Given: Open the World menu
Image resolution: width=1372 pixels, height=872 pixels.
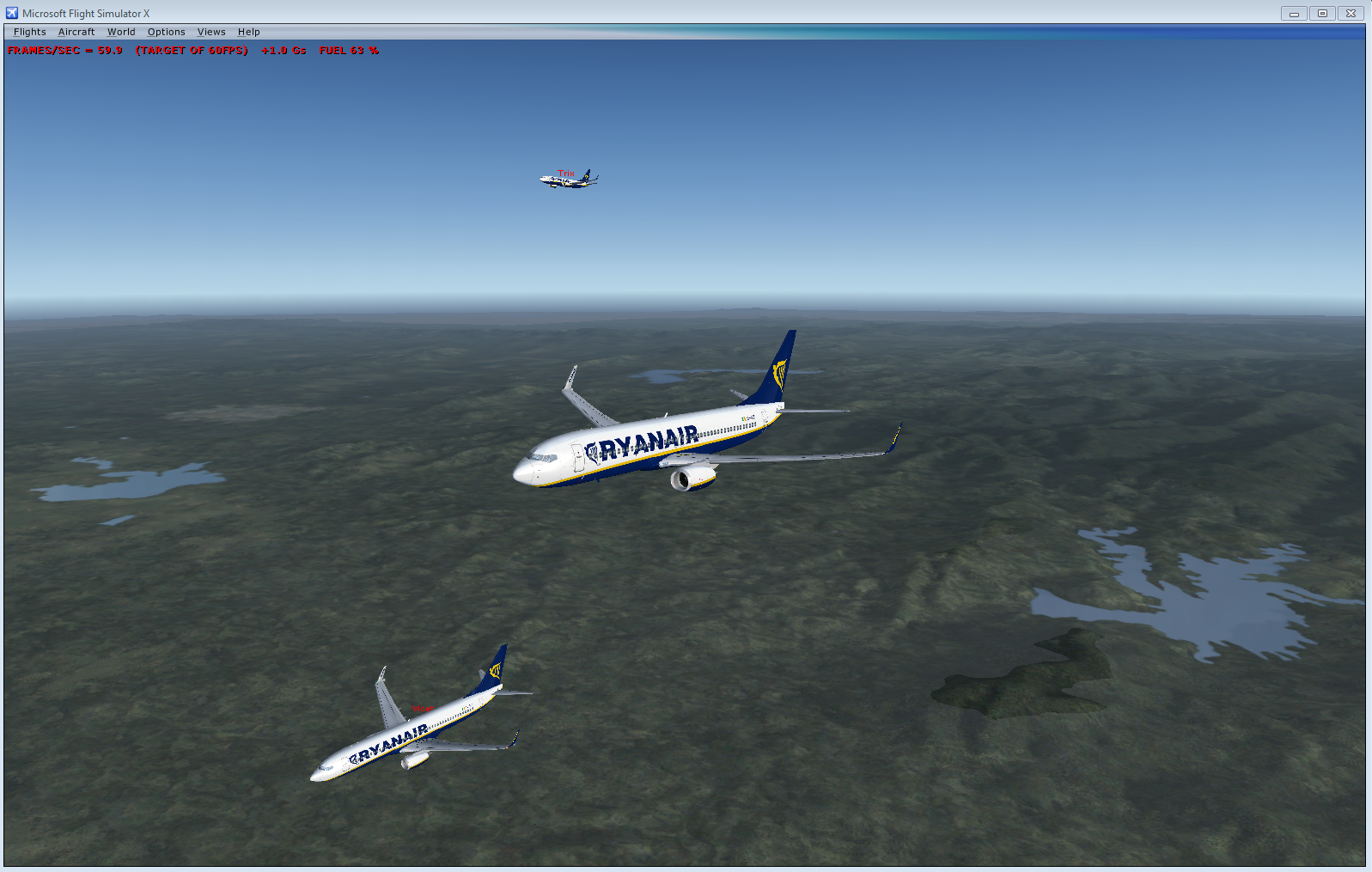Looking at the screenshot, I should coord(121,32).
